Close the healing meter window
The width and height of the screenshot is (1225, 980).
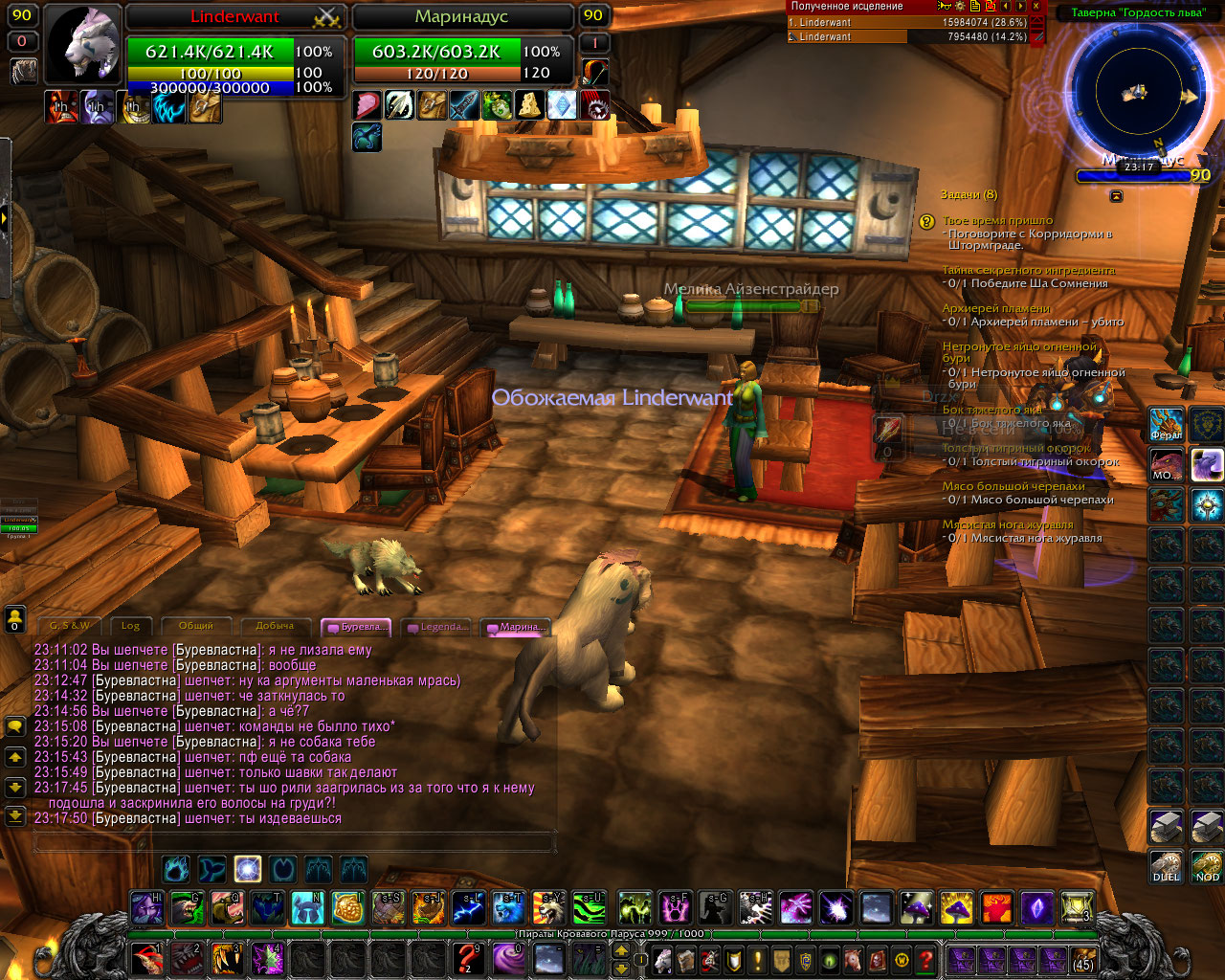(1036, 6)
